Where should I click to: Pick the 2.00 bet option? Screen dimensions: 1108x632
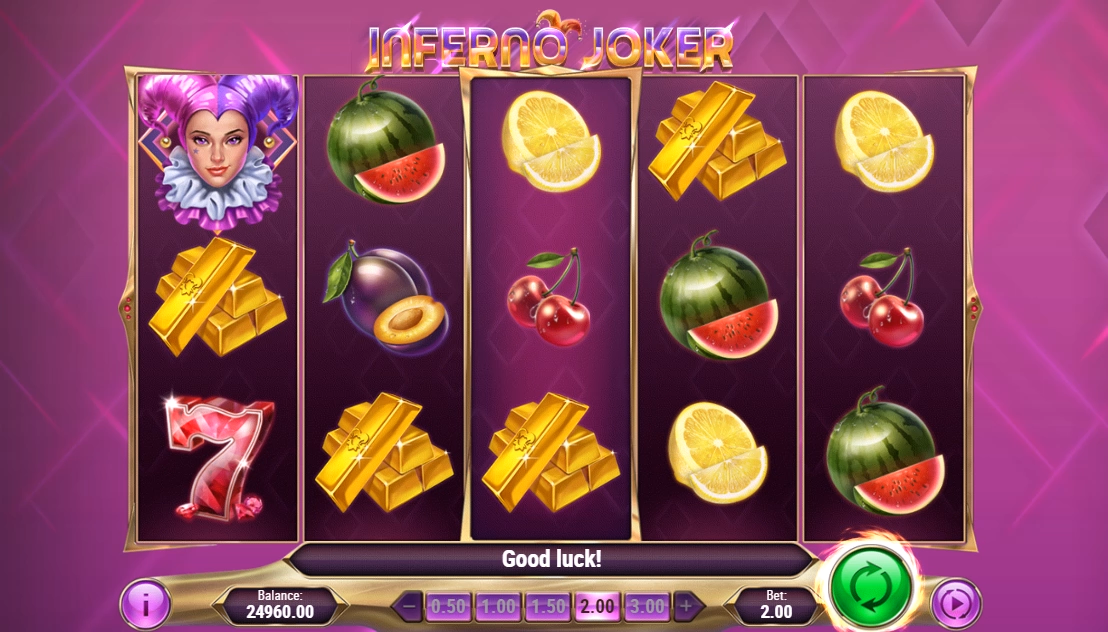point(597,606)
